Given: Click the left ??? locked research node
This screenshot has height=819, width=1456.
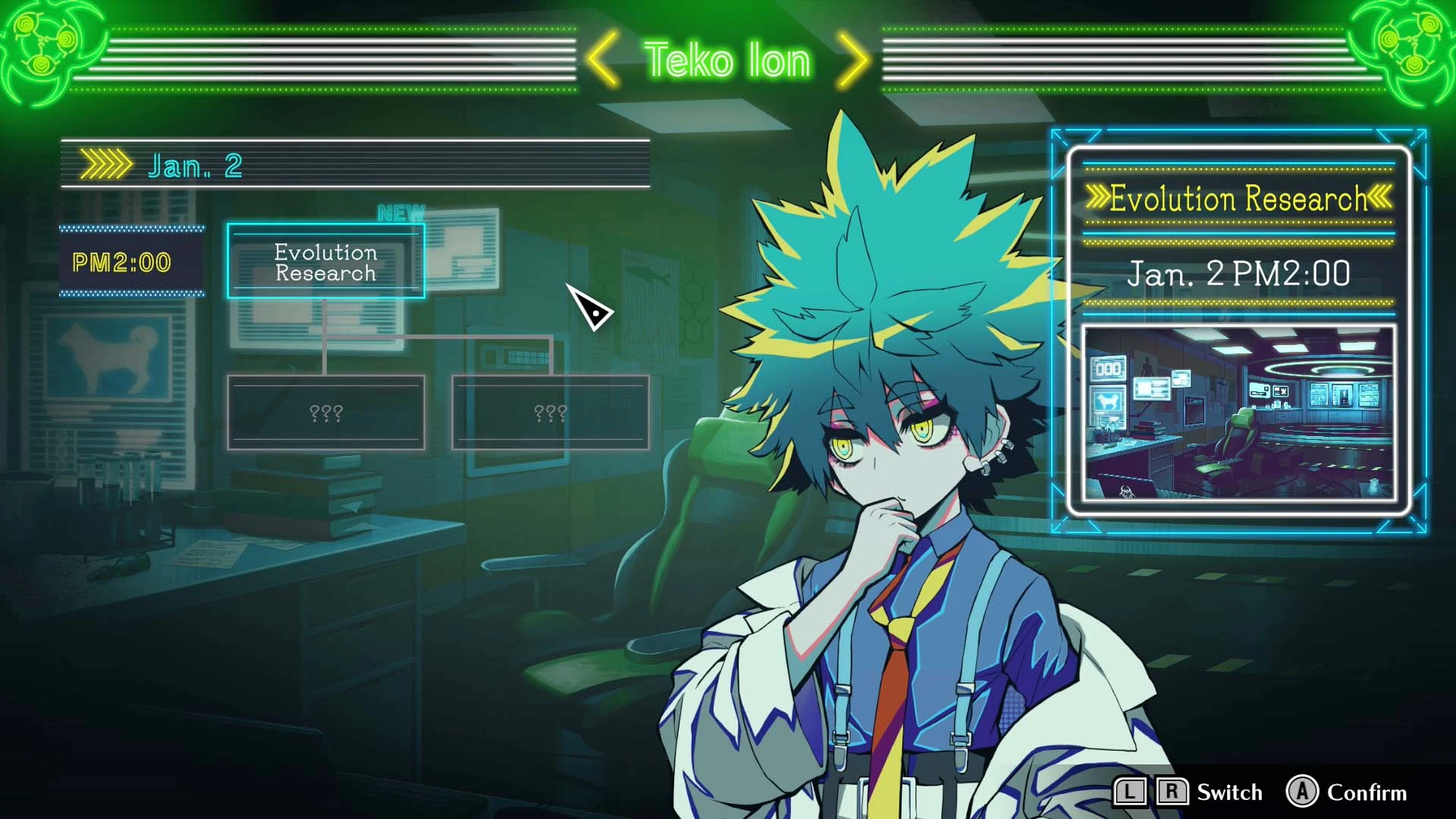Looking at the screenshot, I should 326,413.
